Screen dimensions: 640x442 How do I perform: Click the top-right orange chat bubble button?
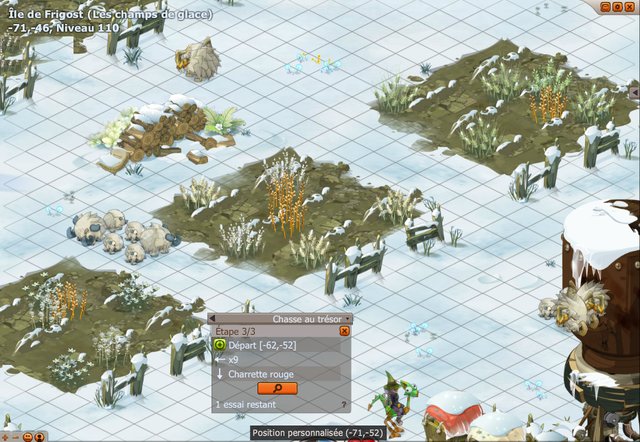[x=606, y=6]
